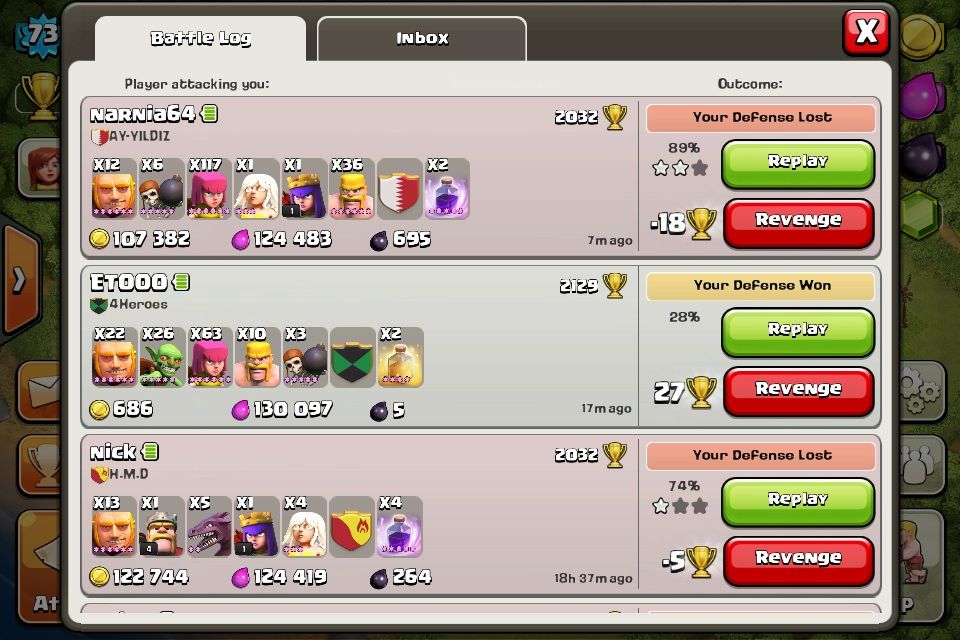Open Narnia64's player profile name

[142, 114]
